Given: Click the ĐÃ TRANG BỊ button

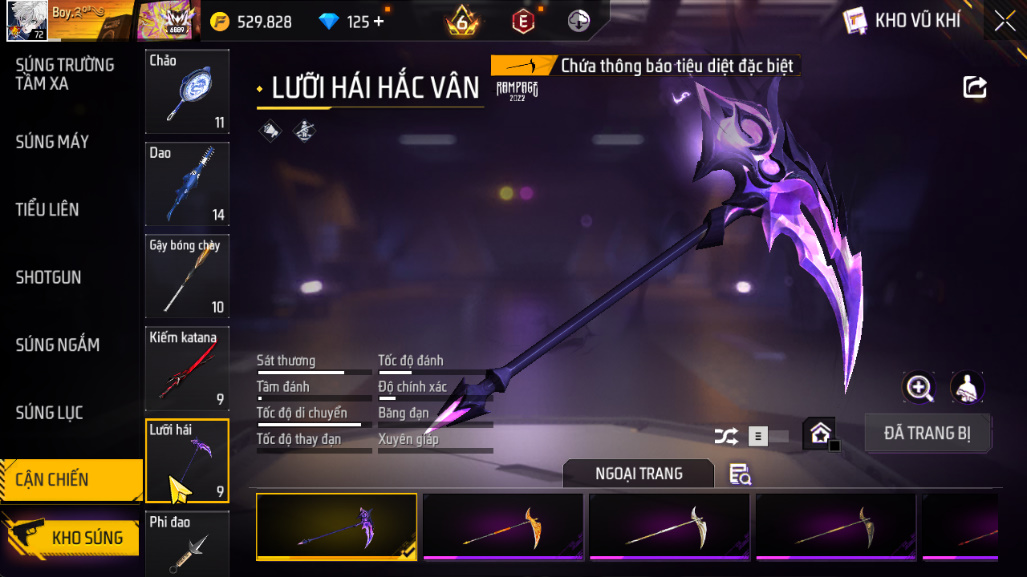Looking at the screenshot, I should click(x=927, y=434).
